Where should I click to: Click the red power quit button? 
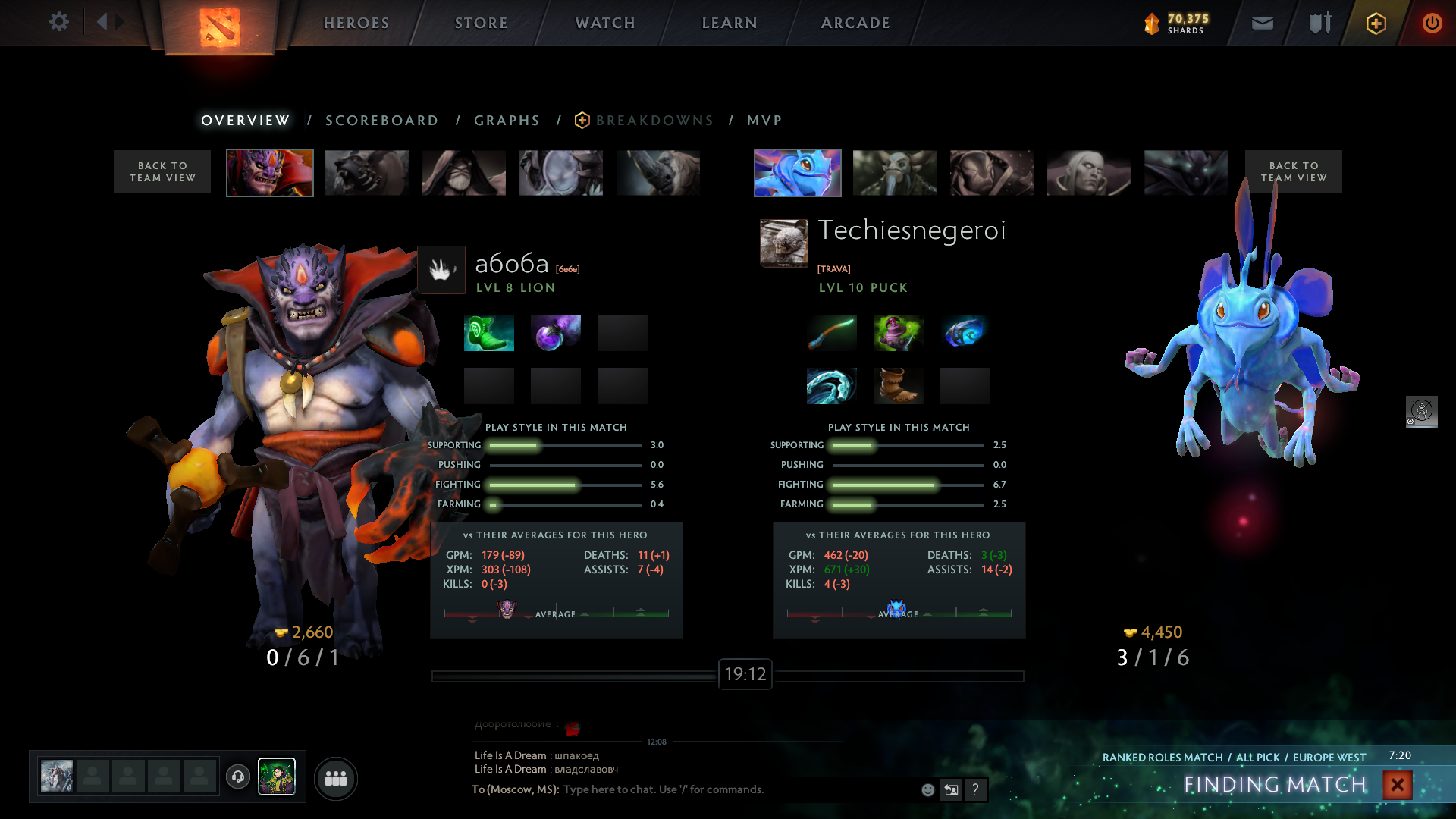[x=1432, y=23]
